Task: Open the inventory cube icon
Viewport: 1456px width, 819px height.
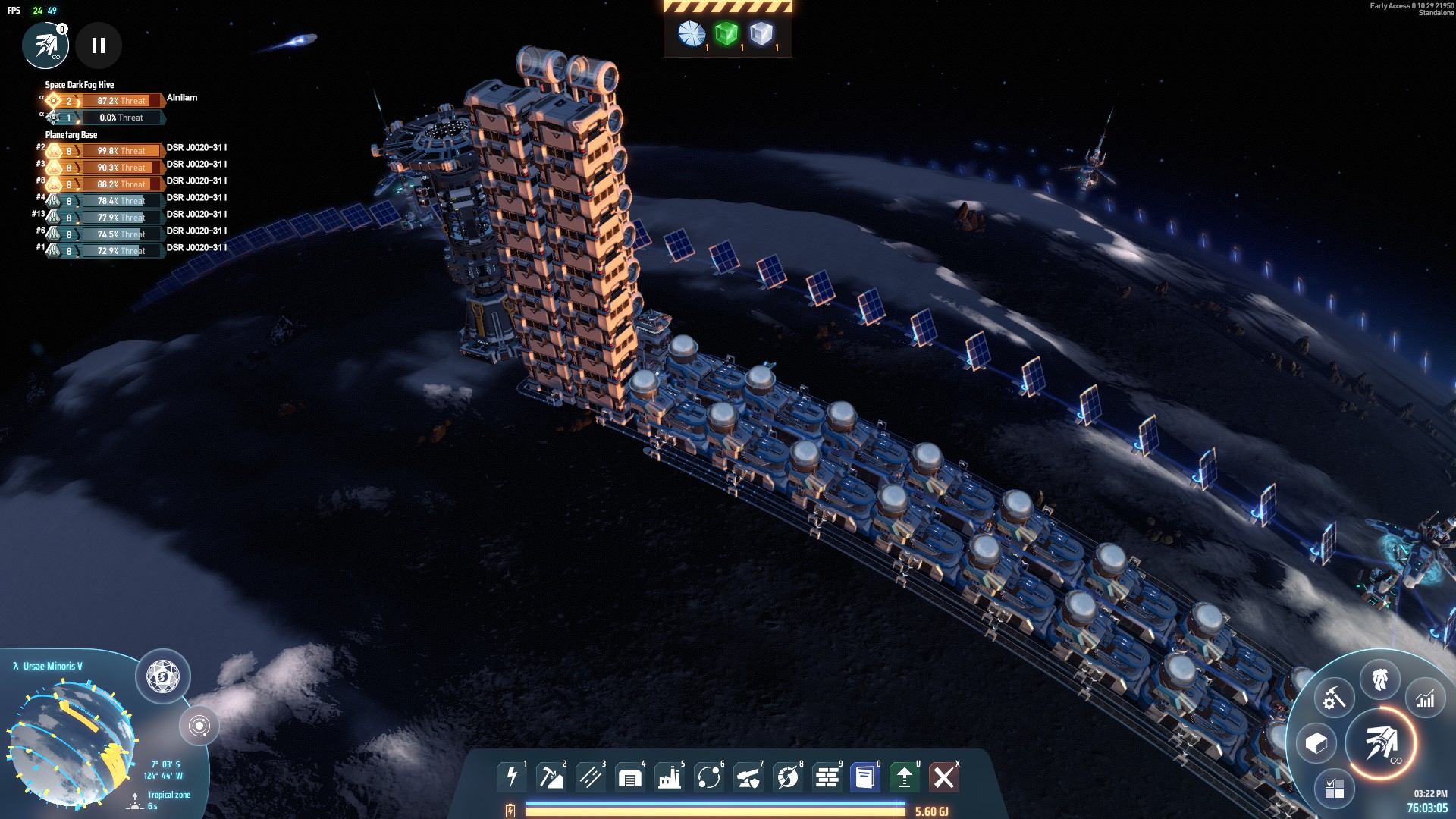Action: coord(1316,743)
